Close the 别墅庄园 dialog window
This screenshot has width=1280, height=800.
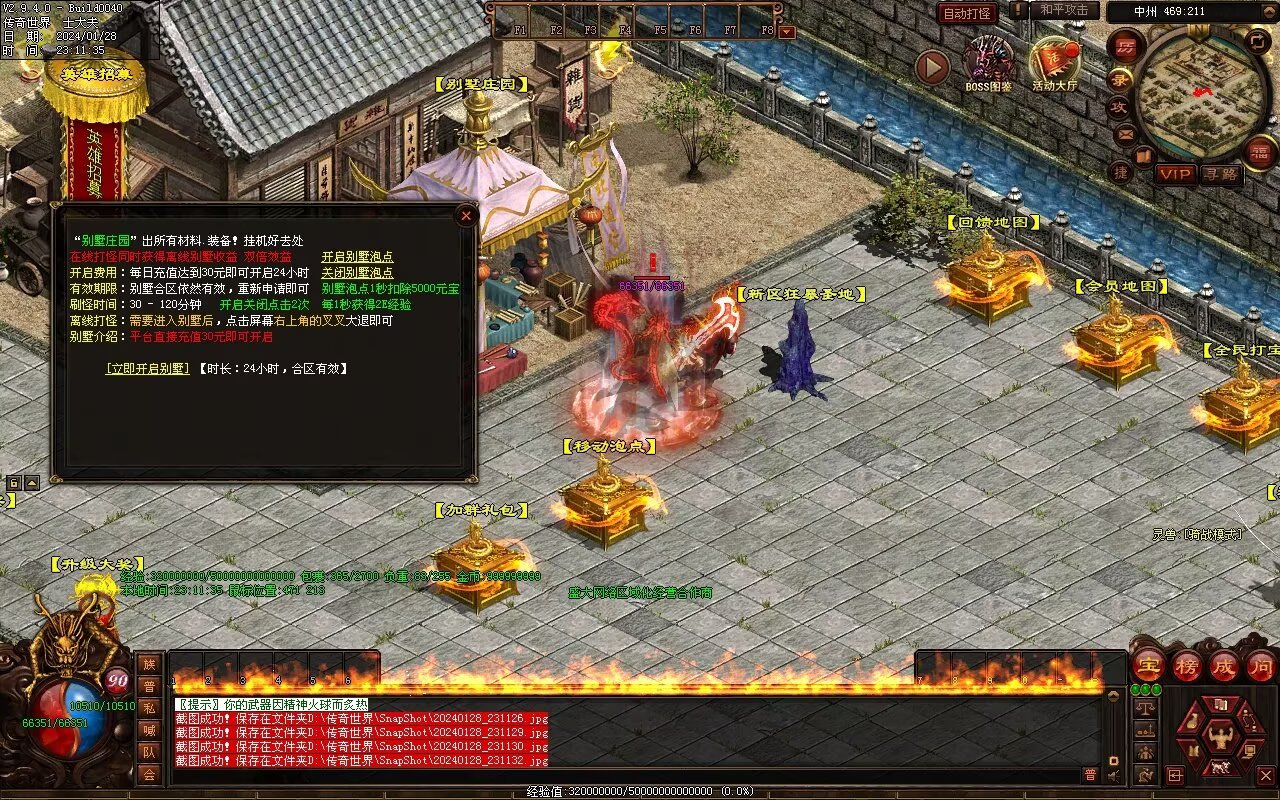[x=465, y=215]
